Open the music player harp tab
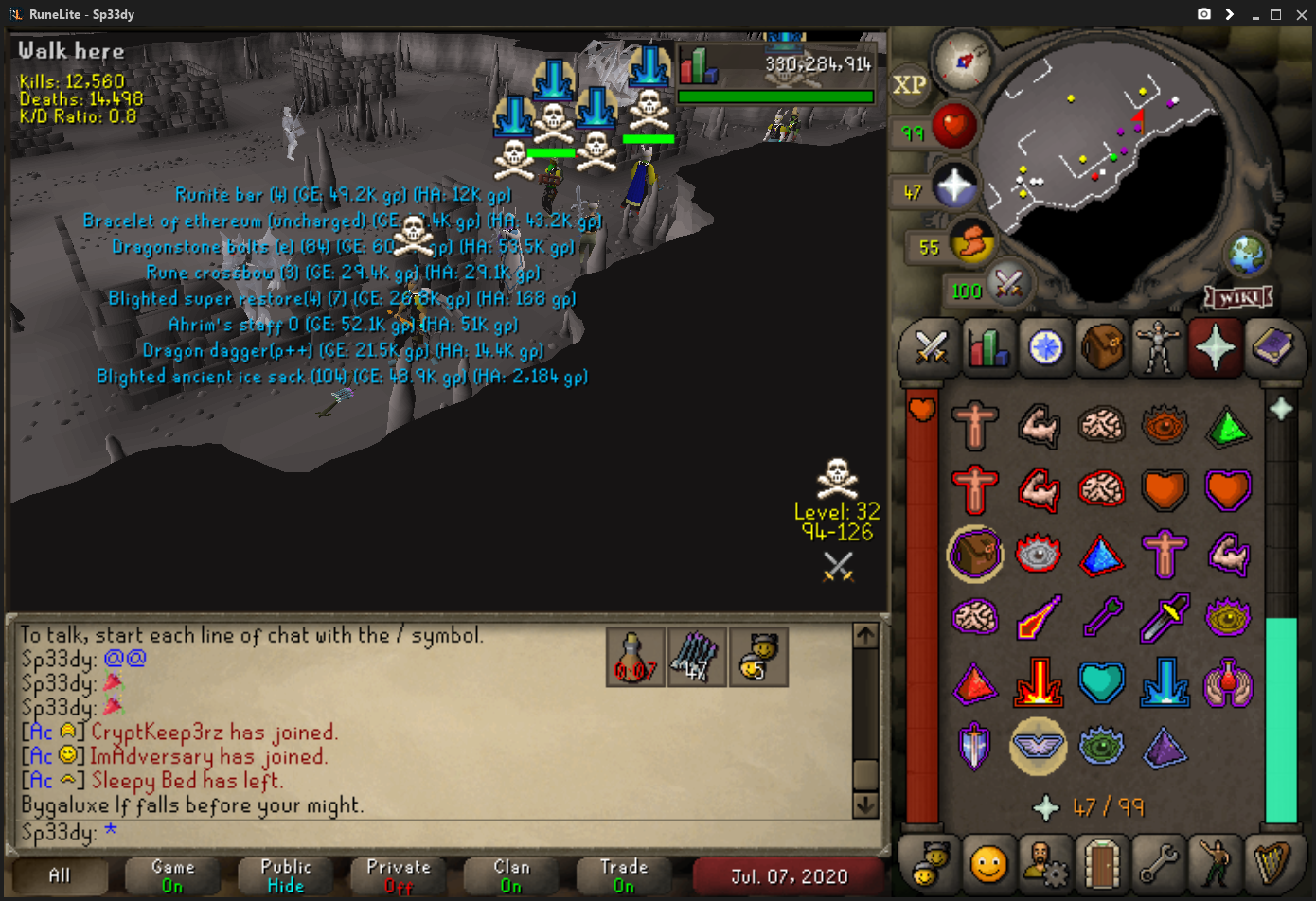 1272,863
